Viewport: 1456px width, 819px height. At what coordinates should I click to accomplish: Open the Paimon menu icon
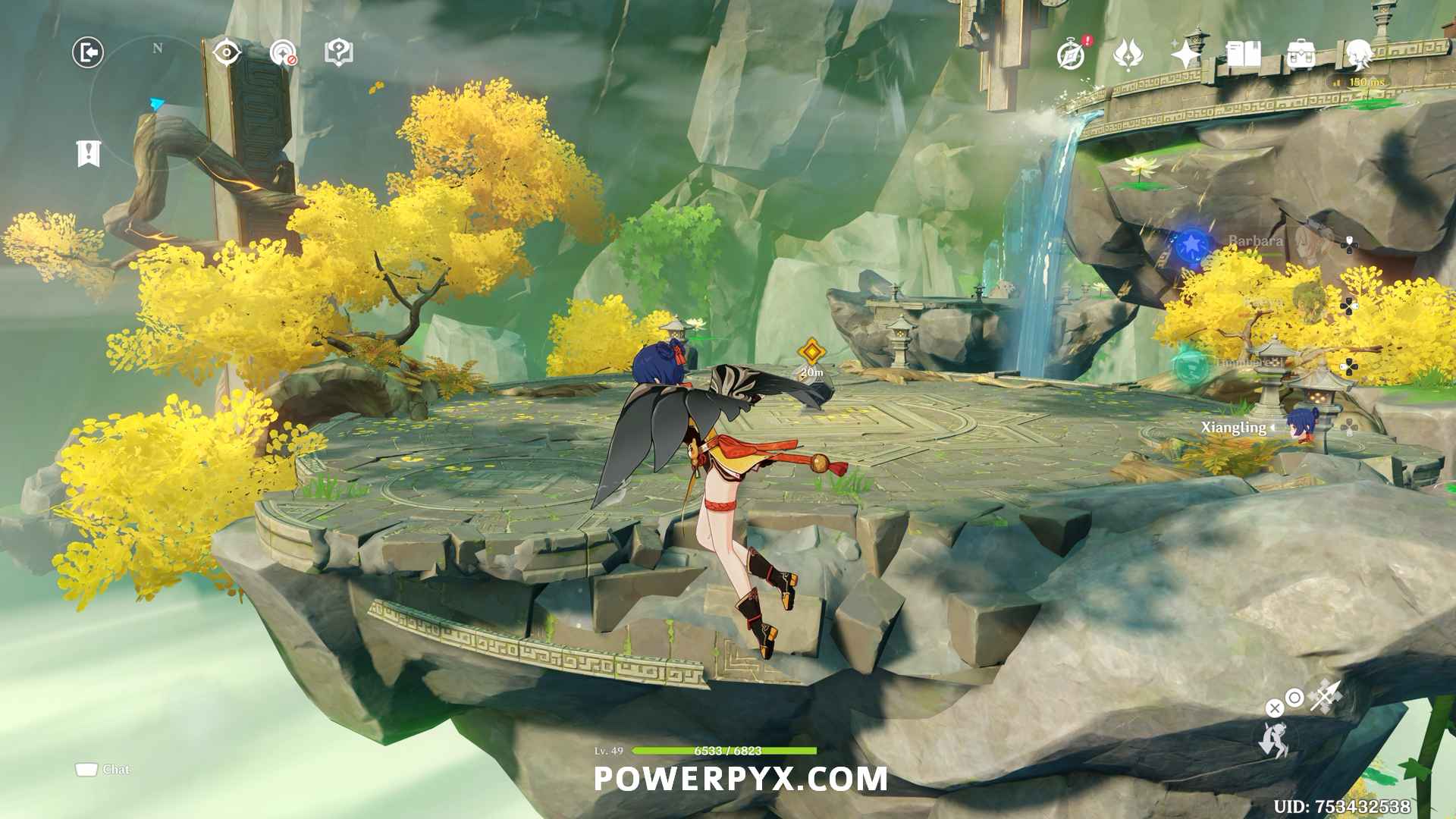coord(1359,55)
